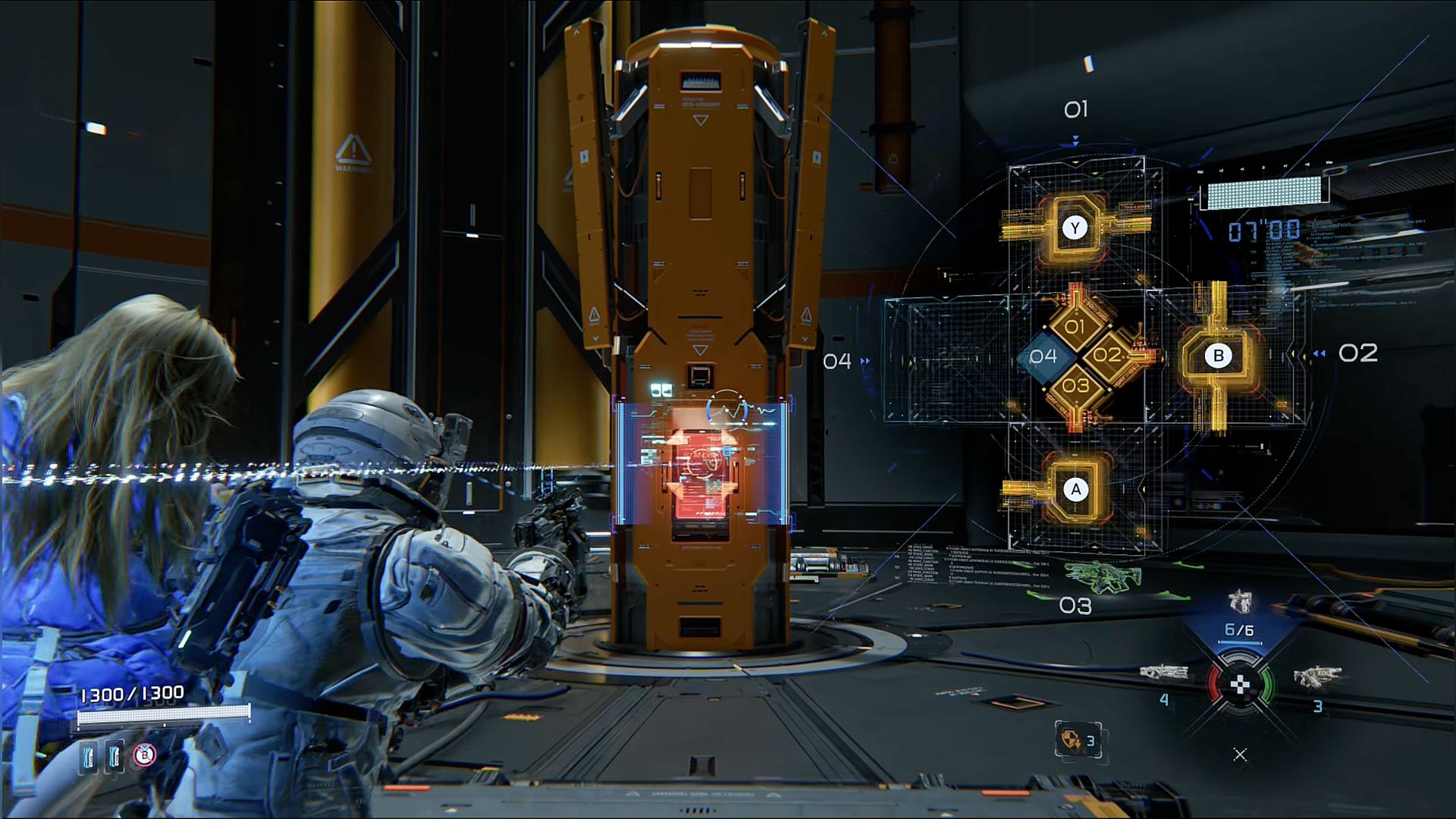
Task: Select the top weapon with 6/6 ammo
Action: coord(1239,603)
